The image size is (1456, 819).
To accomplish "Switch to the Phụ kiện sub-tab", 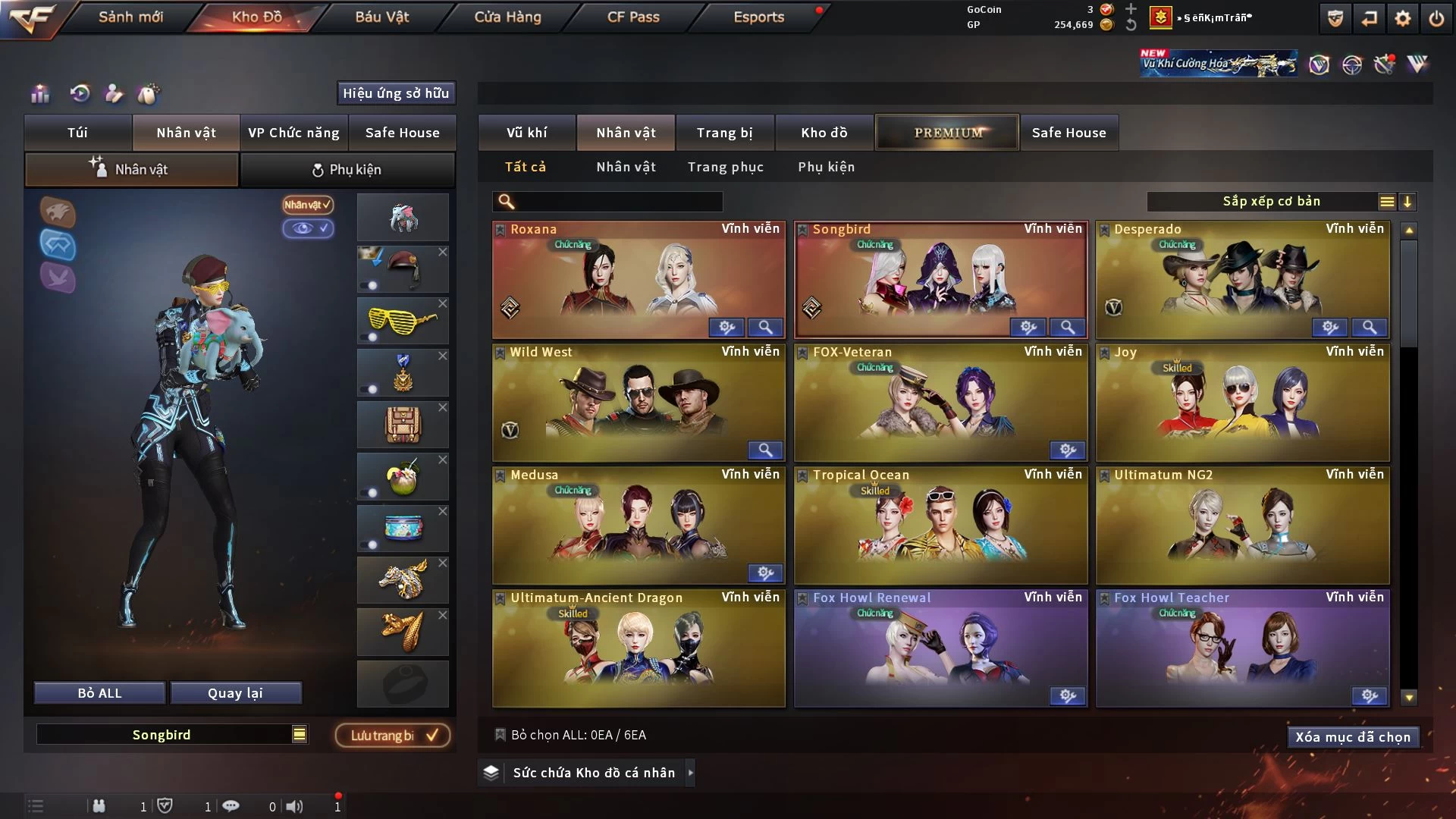I will (x=347, y=170).
